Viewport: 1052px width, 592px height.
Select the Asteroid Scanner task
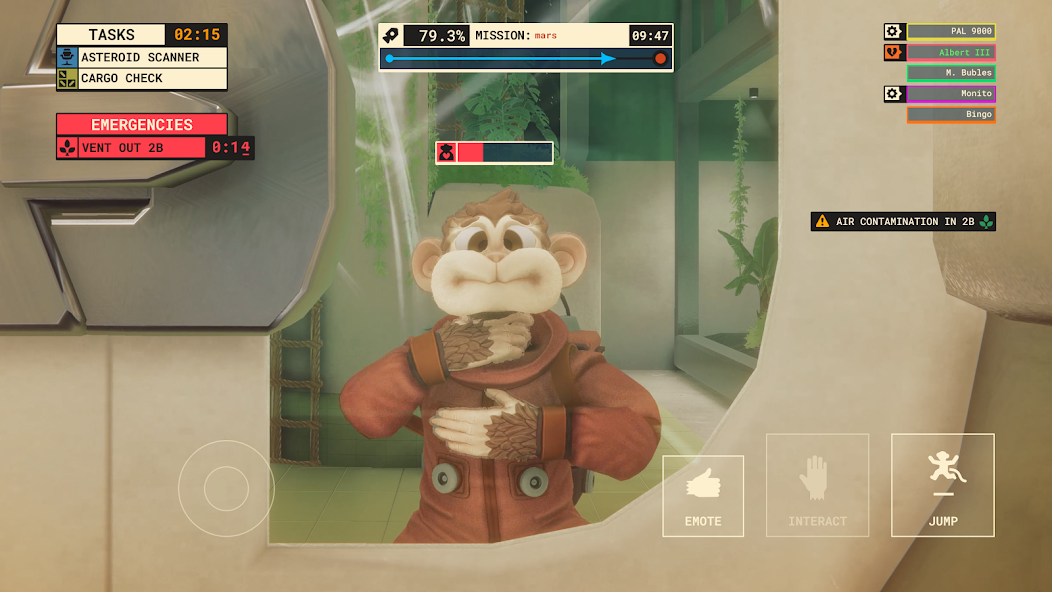[x=141, y=58]
